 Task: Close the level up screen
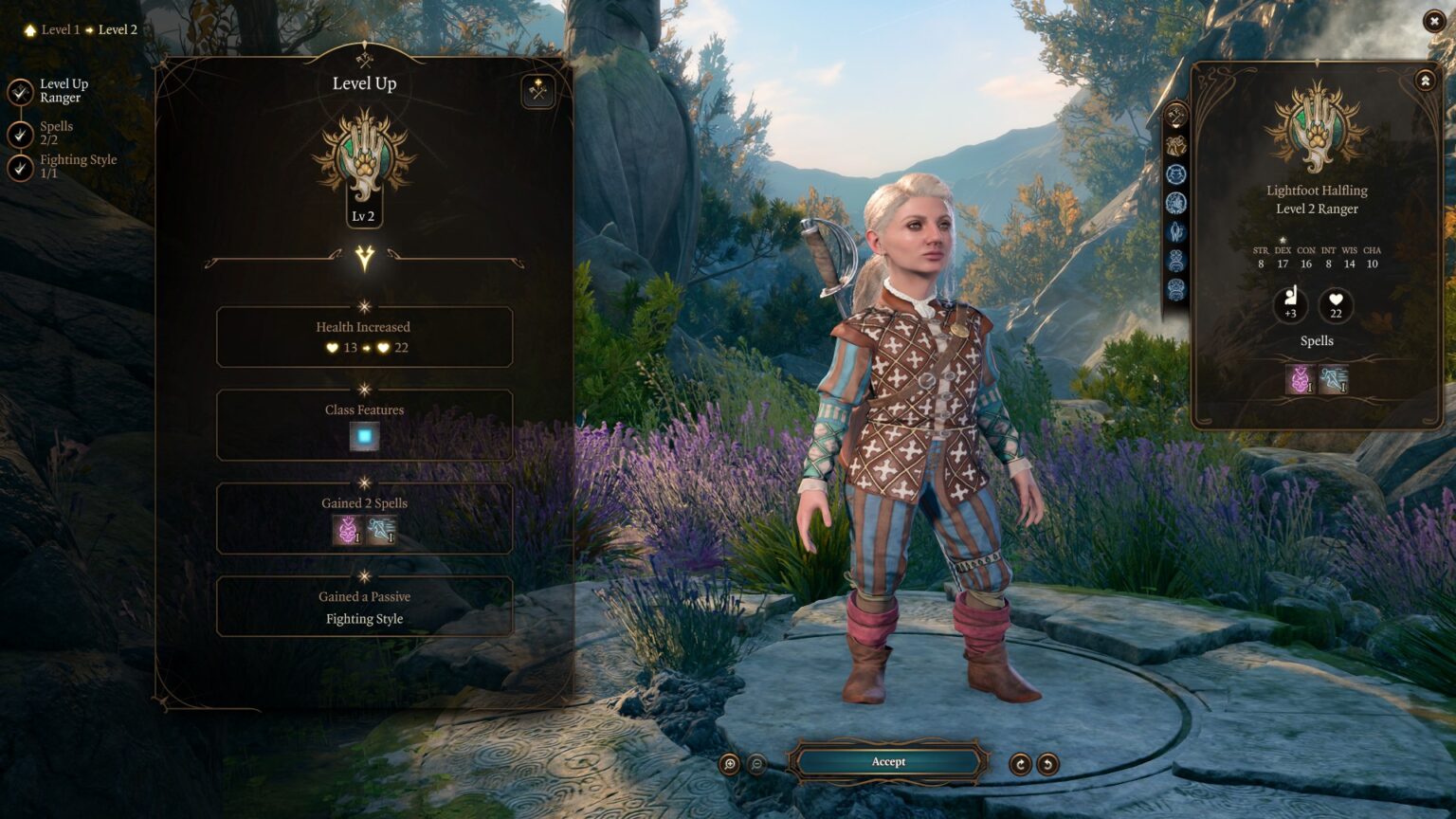[1433, 22]
